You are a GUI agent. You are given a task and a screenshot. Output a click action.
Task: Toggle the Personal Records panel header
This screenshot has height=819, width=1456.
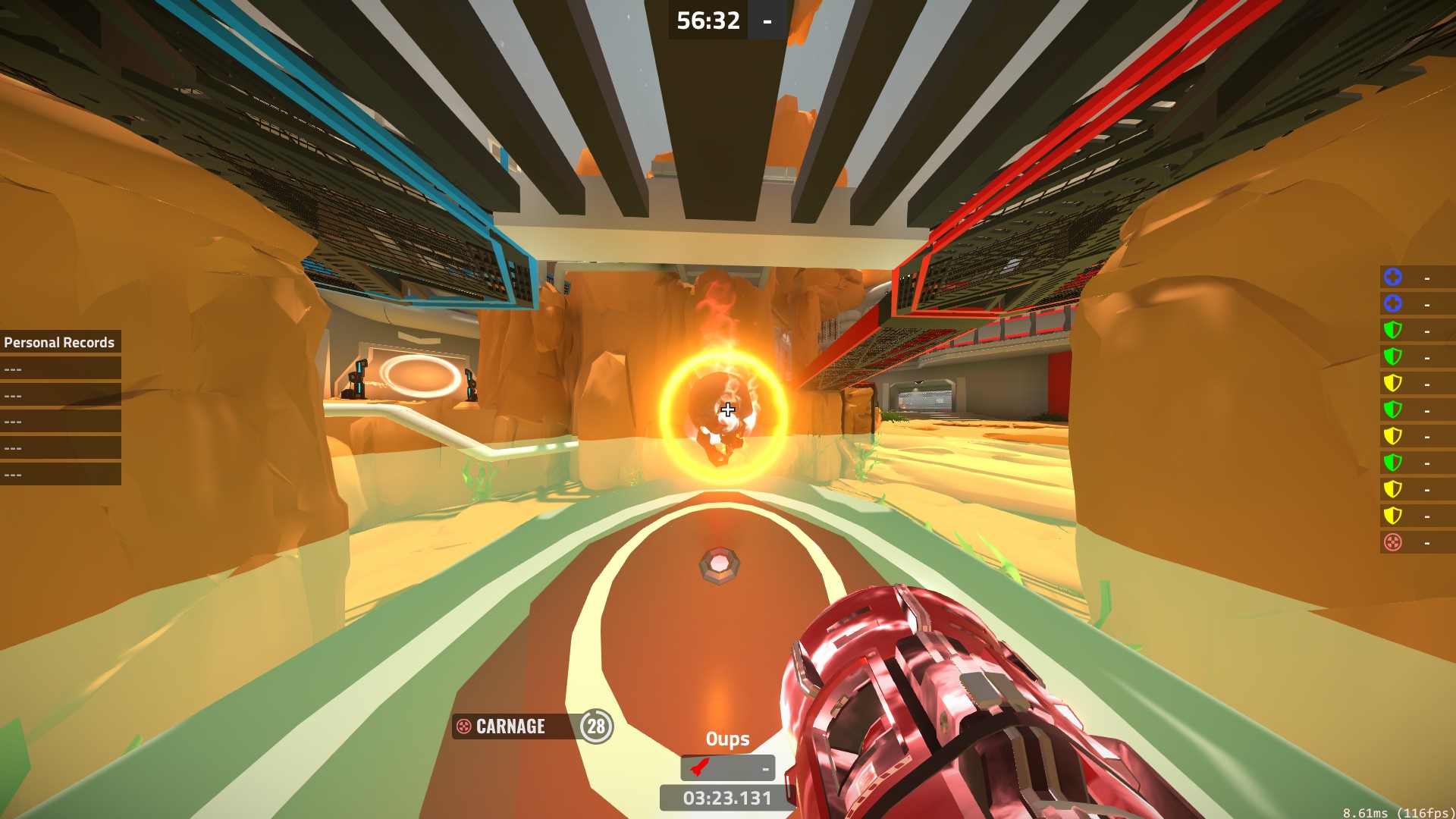pyautogui.click(x=60, y=342)
